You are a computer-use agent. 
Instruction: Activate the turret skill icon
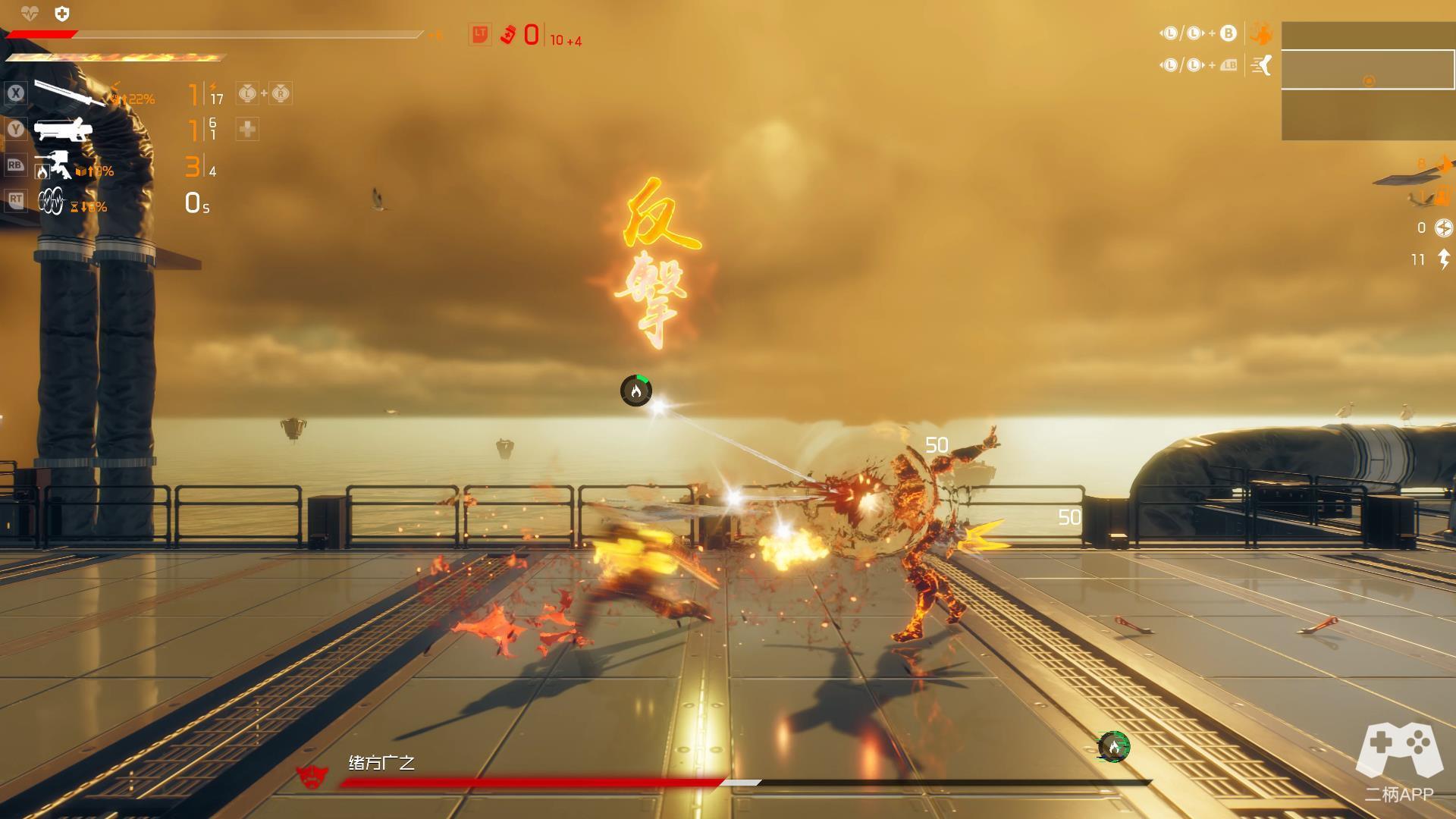[55, 166]
